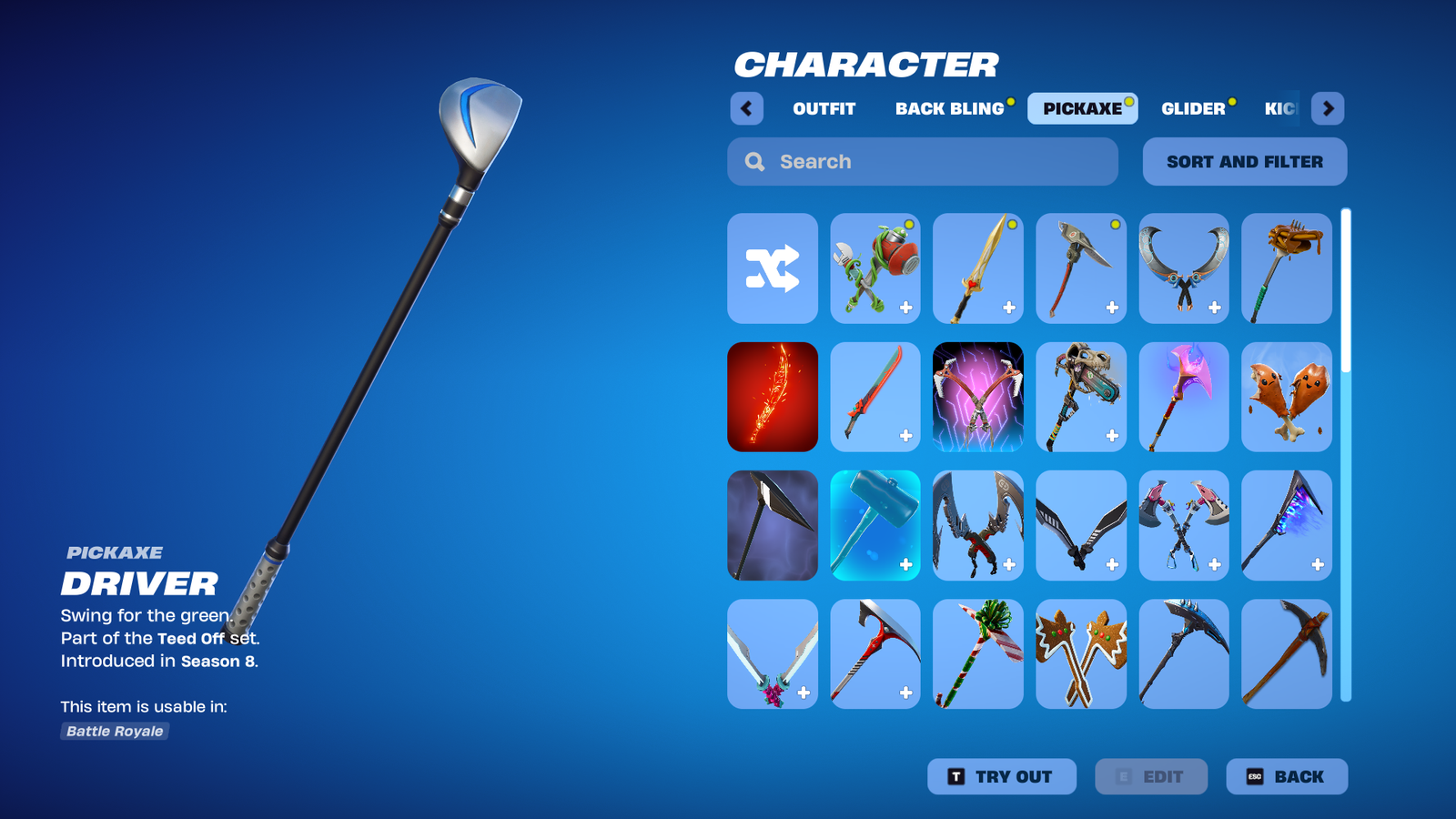
Task: Switch to the Outfit tab
Action: click(x=824, y=108)
